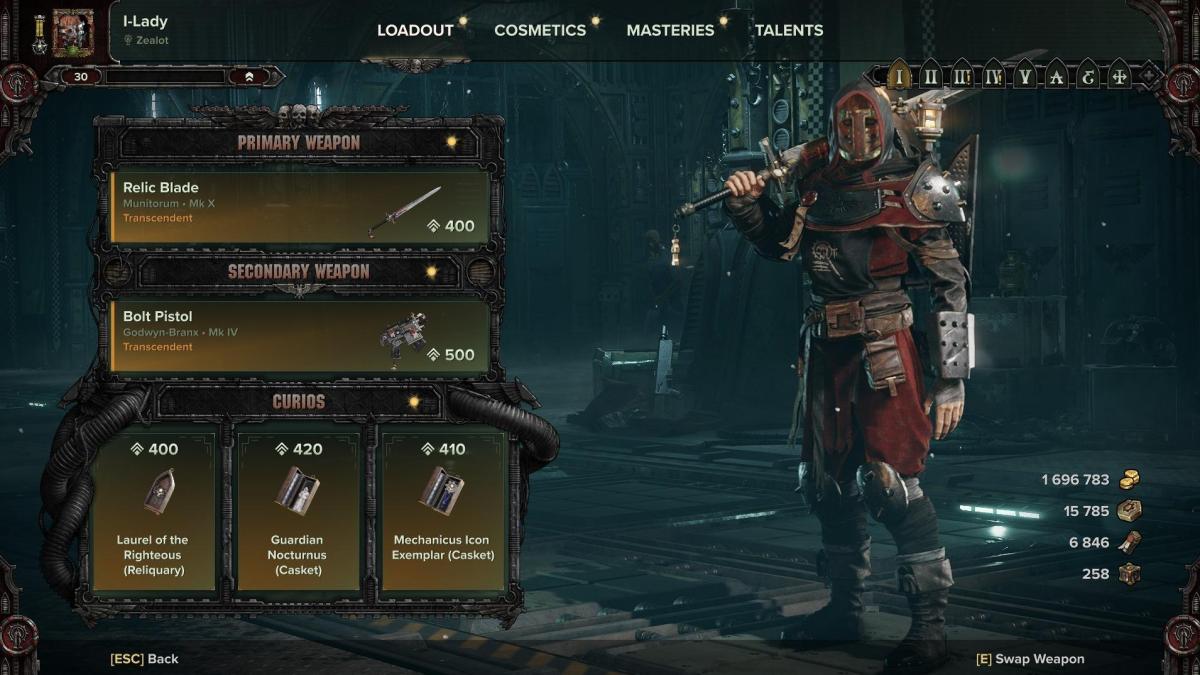Click Swap Weapon at the bottom

tap(1030, 659)
